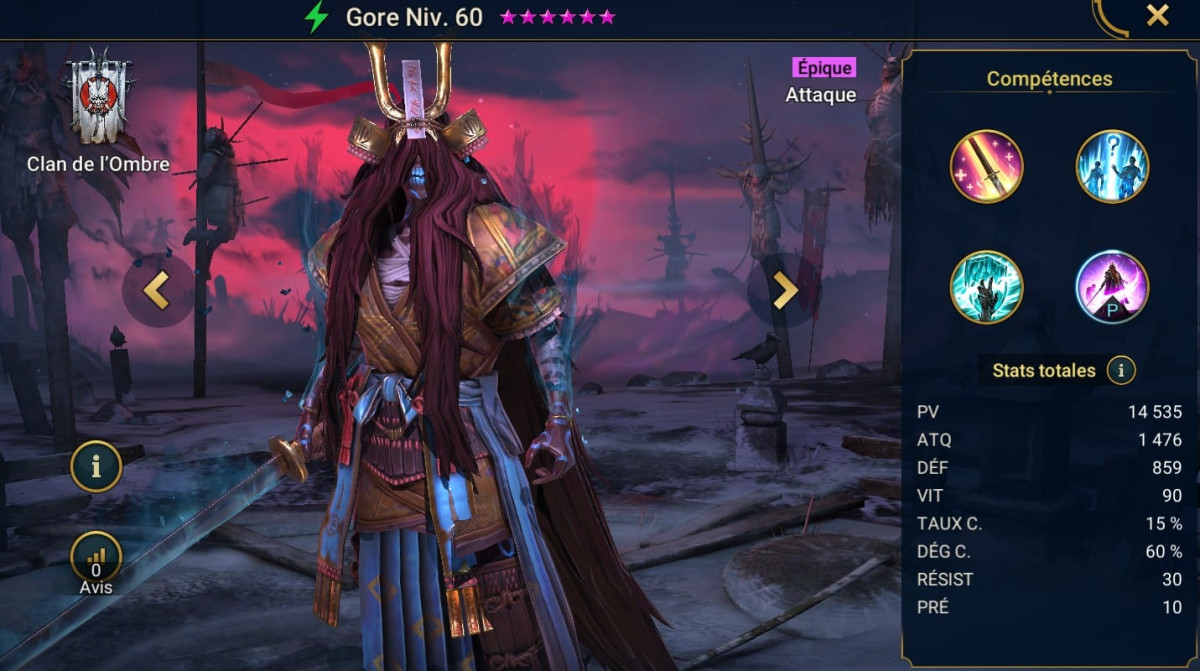
Task: Open the champion info button on the left
Action: coord(96,467)
